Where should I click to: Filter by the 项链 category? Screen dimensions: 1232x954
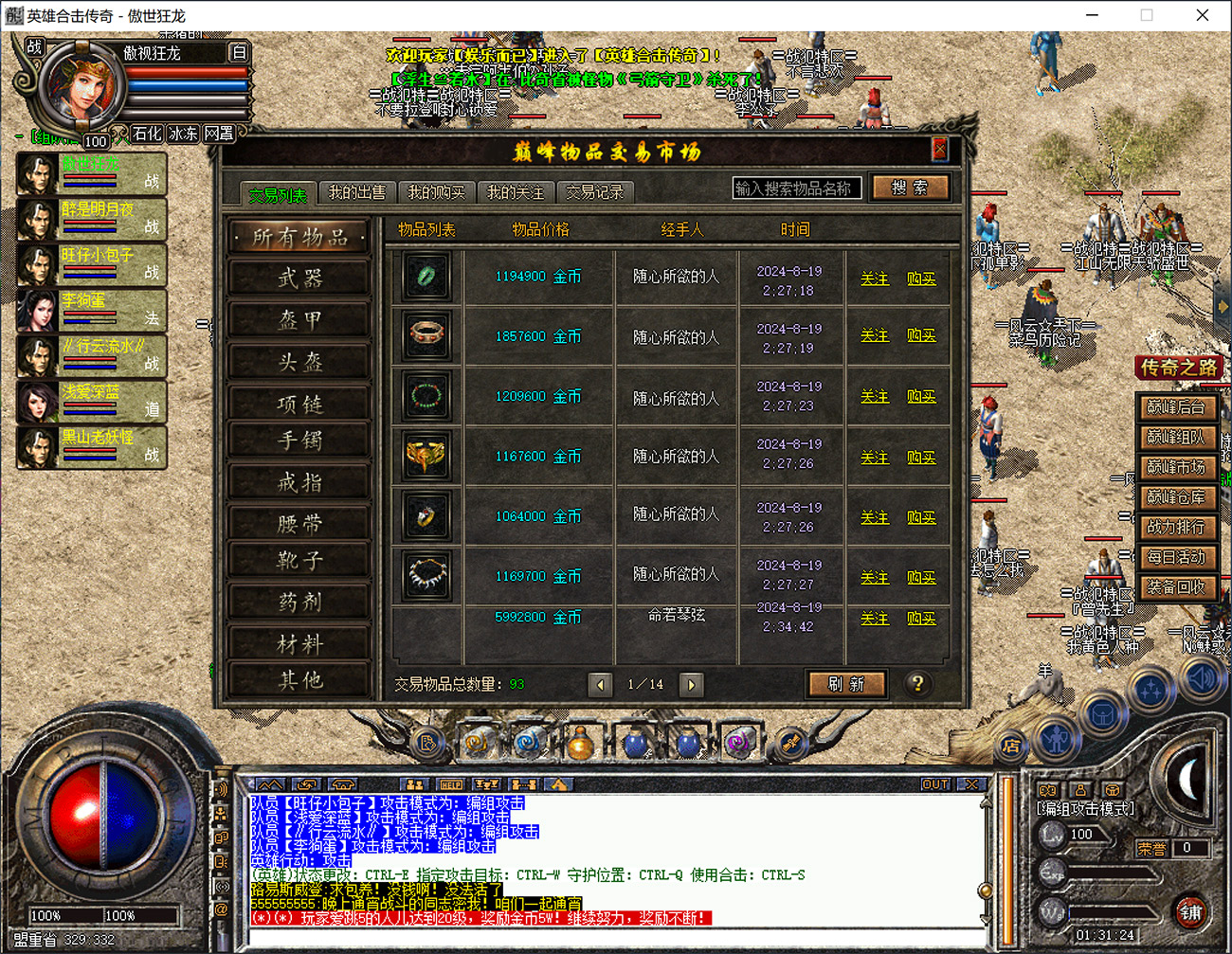click(x=299, y=404)
